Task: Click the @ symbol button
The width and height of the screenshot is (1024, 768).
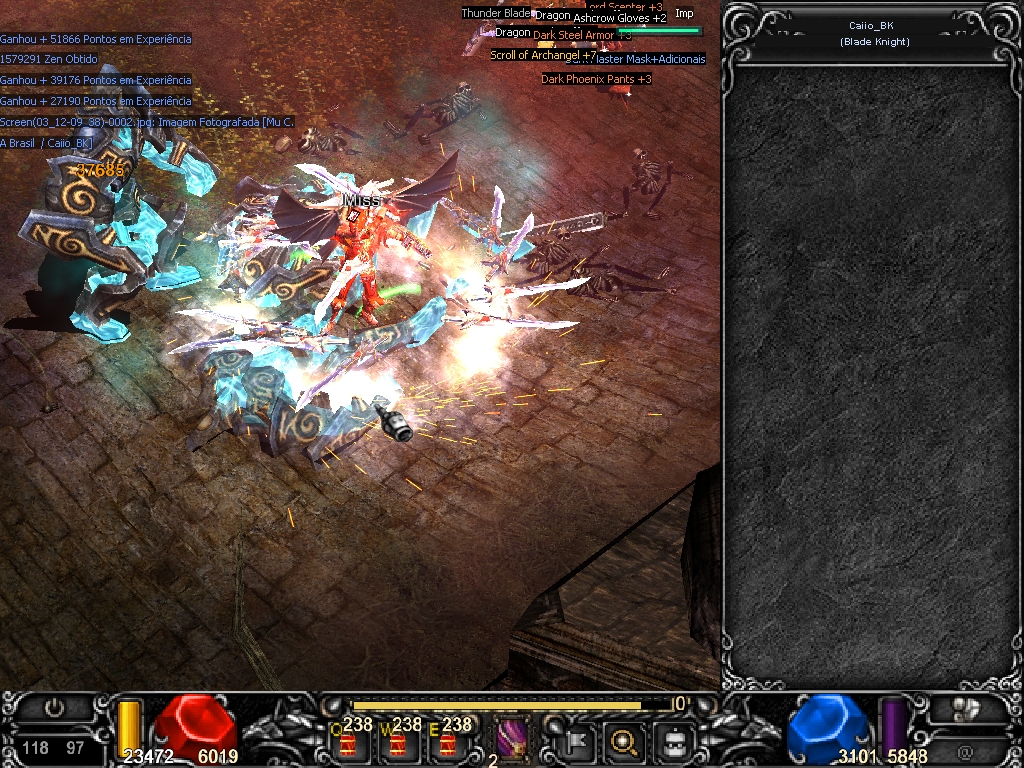Action: tap(965, 751)
